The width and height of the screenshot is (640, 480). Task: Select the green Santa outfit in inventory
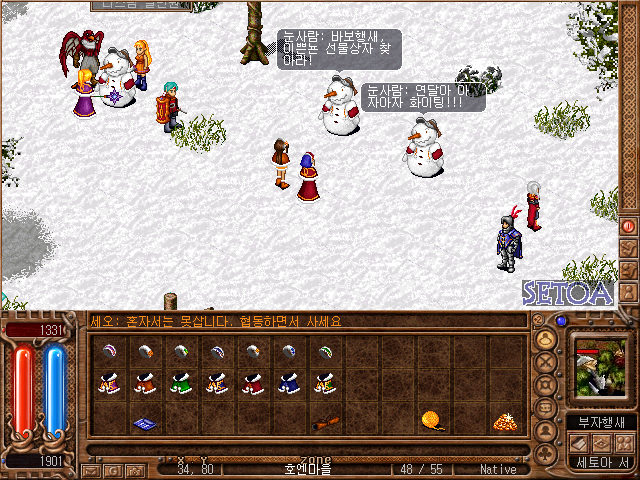tap(179, 383)
